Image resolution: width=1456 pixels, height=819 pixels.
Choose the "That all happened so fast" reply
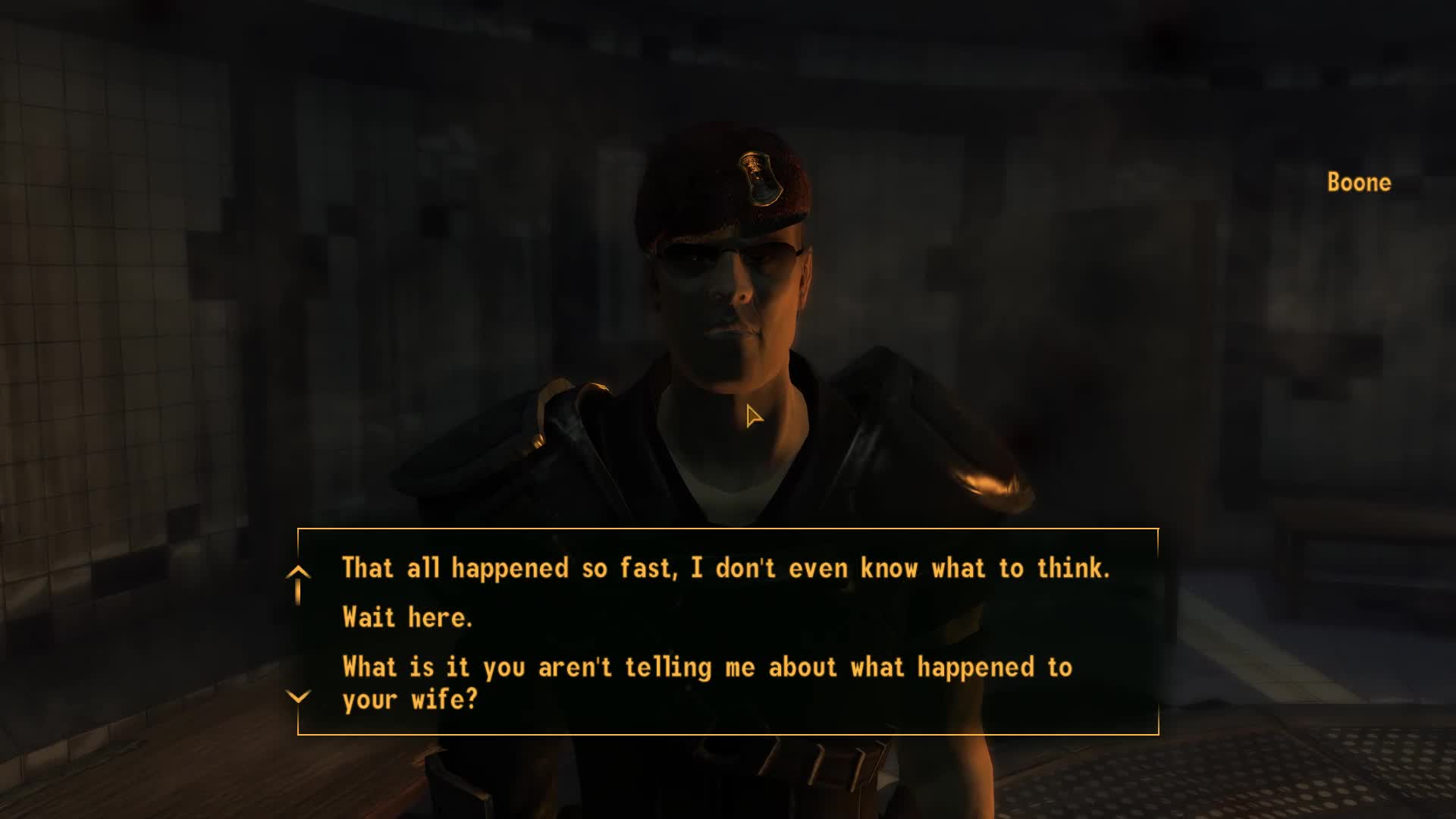[x=726, y=568]
